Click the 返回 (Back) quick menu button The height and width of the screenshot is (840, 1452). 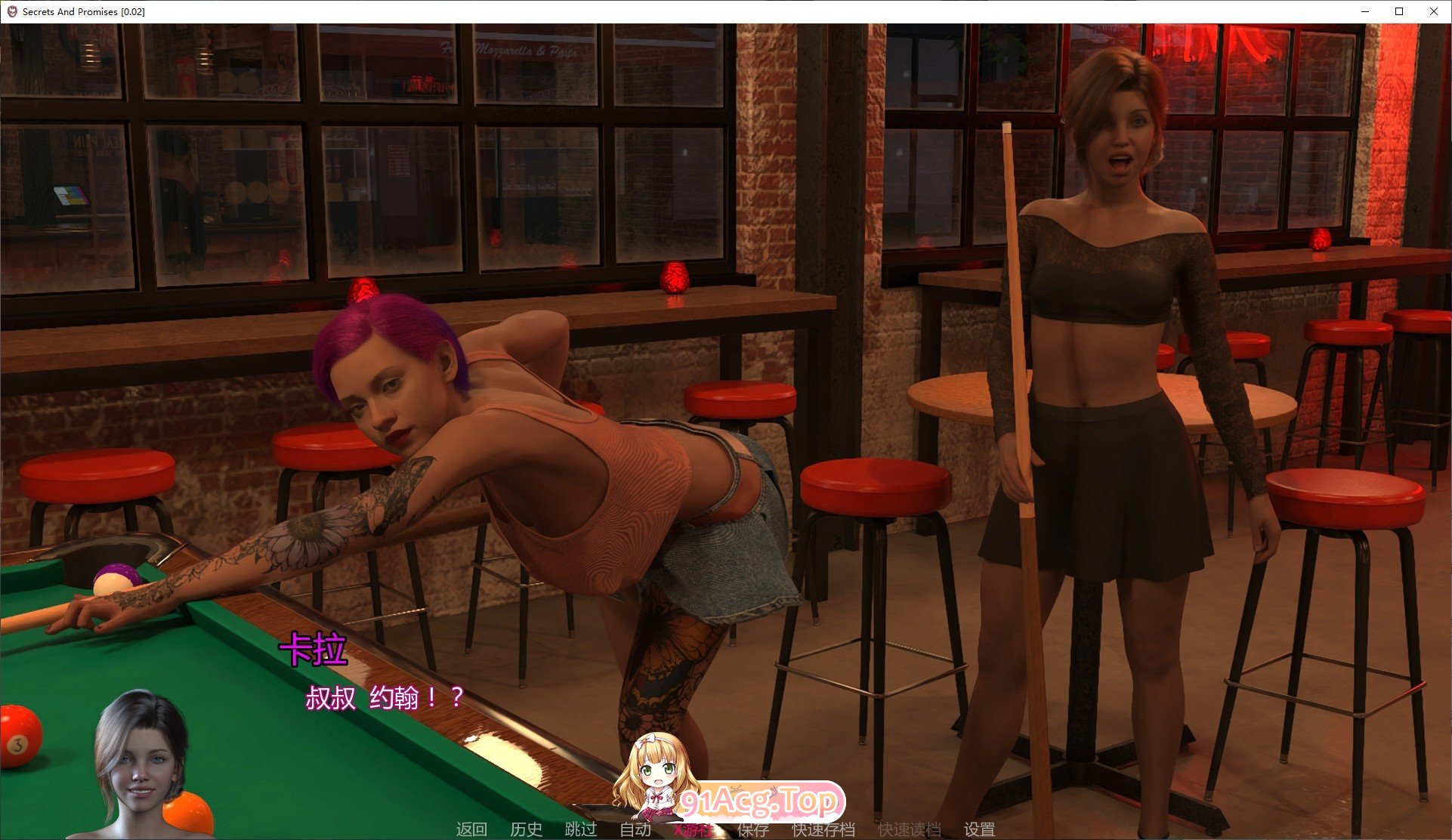coord(471,829)
